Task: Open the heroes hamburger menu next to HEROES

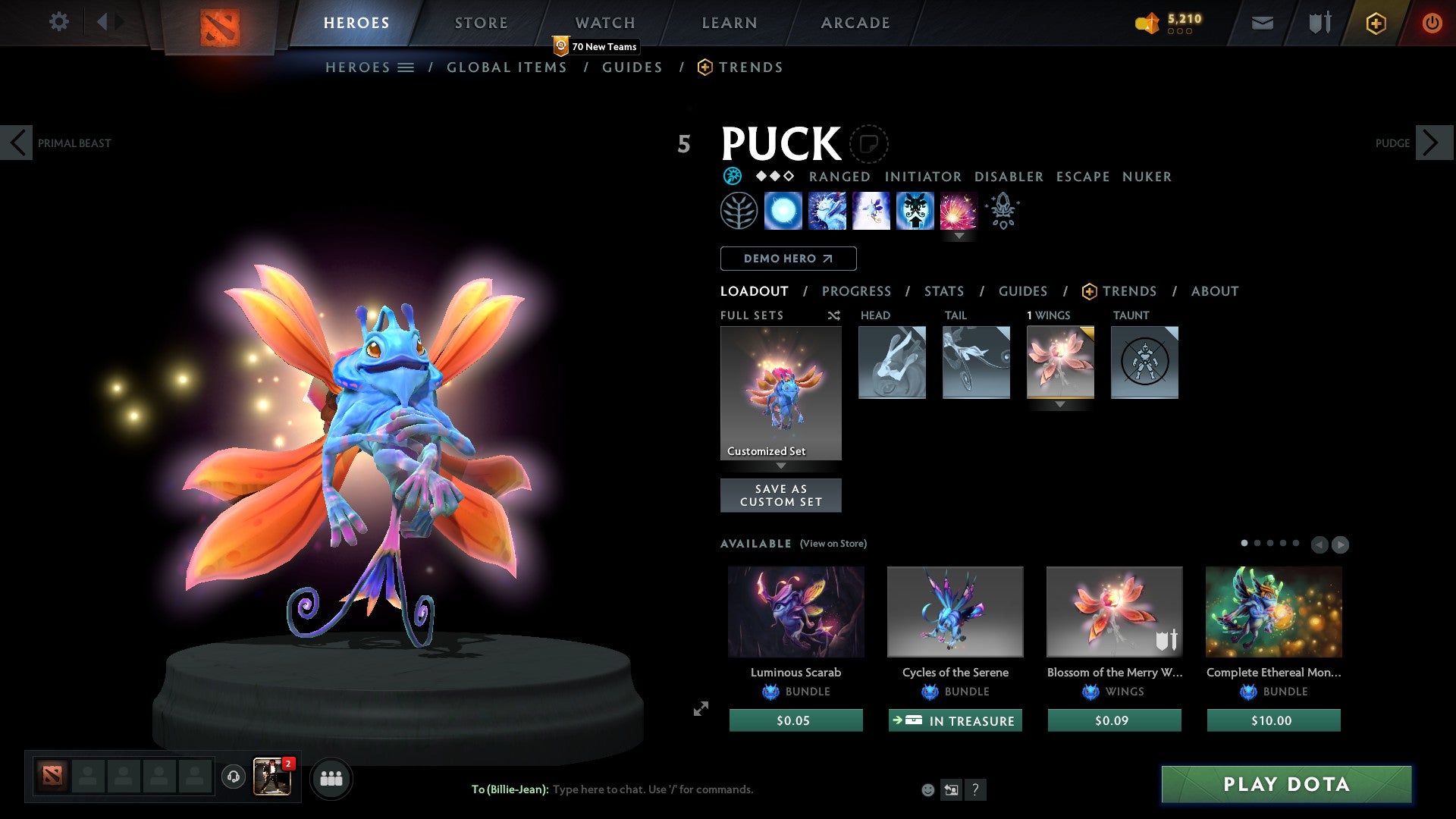Action: [x=407, y=67]
